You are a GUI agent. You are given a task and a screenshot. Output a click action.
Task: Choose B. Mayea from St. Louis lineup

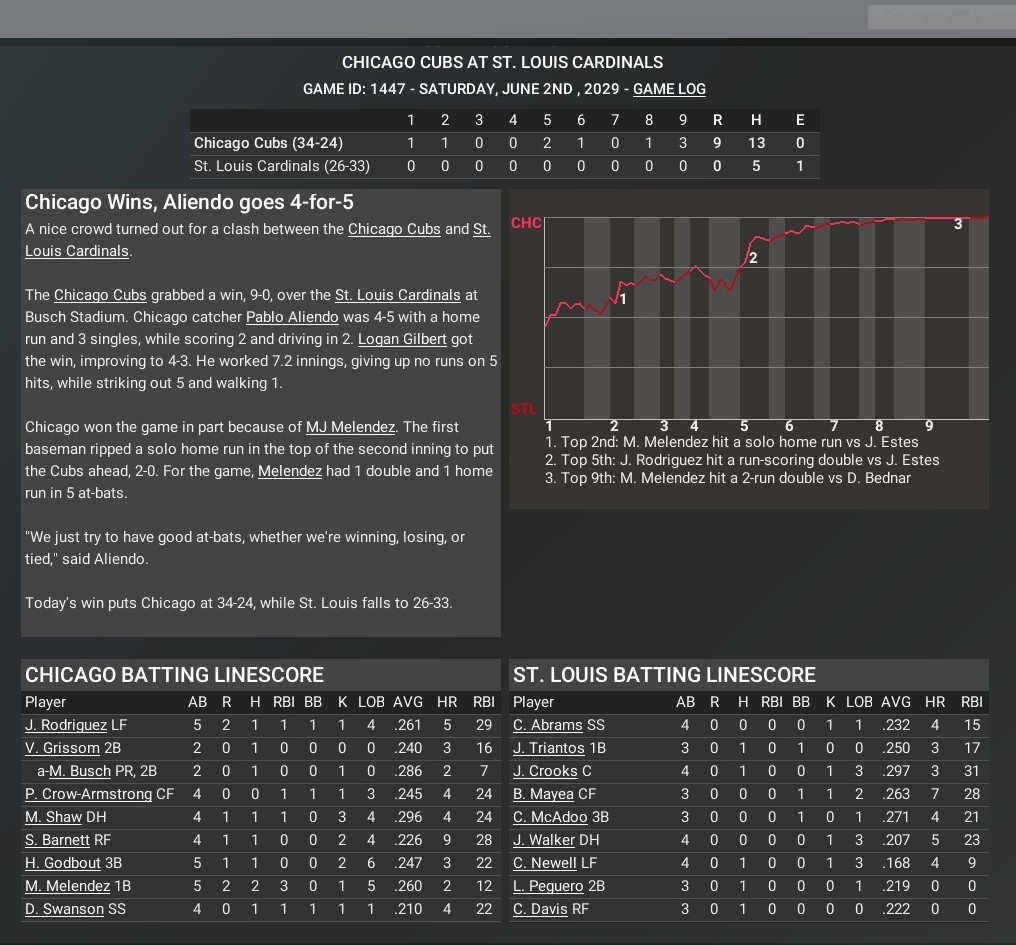point(543,794)
